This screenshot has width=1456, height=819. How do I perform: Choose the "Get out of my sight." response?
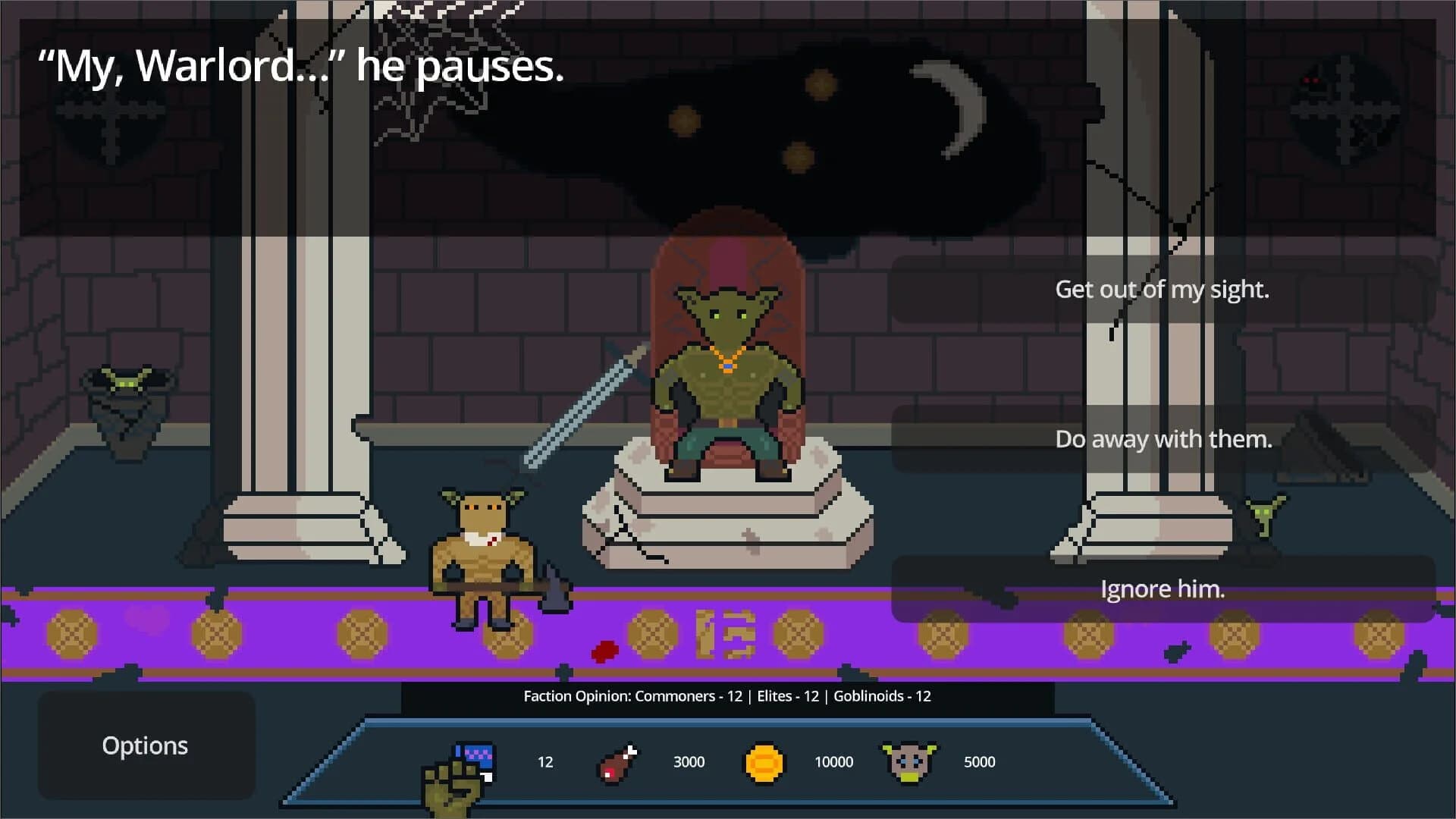point(1162,289)
